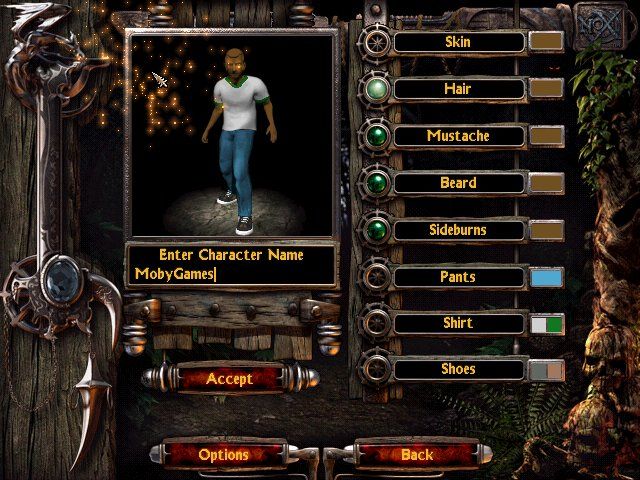The image size is (640, 480).
Task: Click the Shirt option button
Action: (x=458, y=323)
